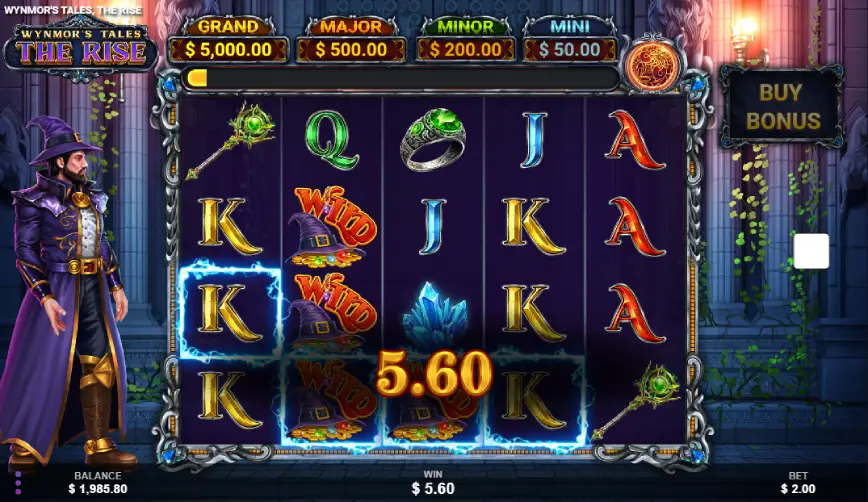Open the Buy Bonus feature
The width and height of the screenshot is (868, 502).
coord(780,107)
